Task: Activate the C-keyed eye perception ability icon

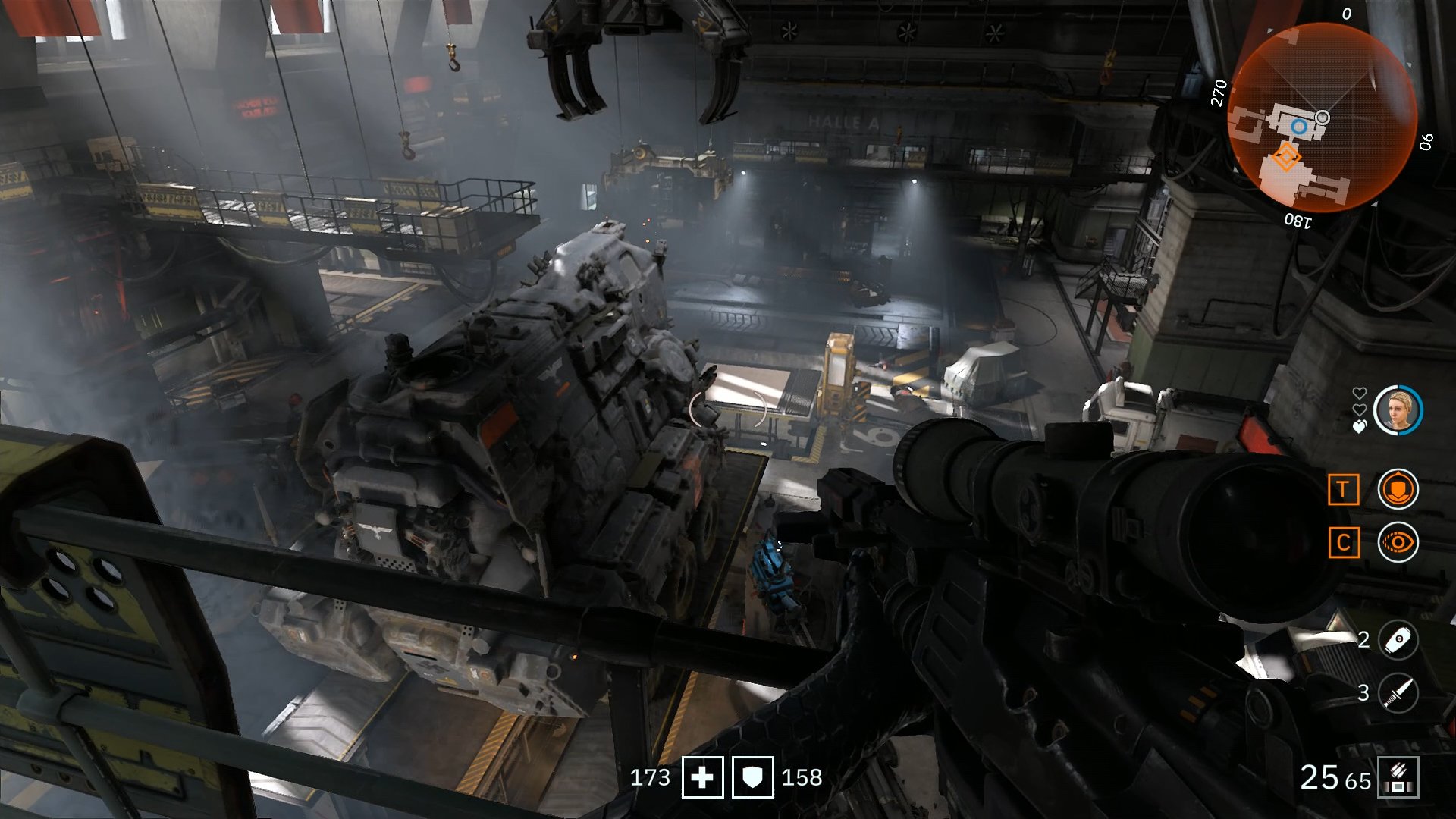Action: click(x=1398, y=540)
